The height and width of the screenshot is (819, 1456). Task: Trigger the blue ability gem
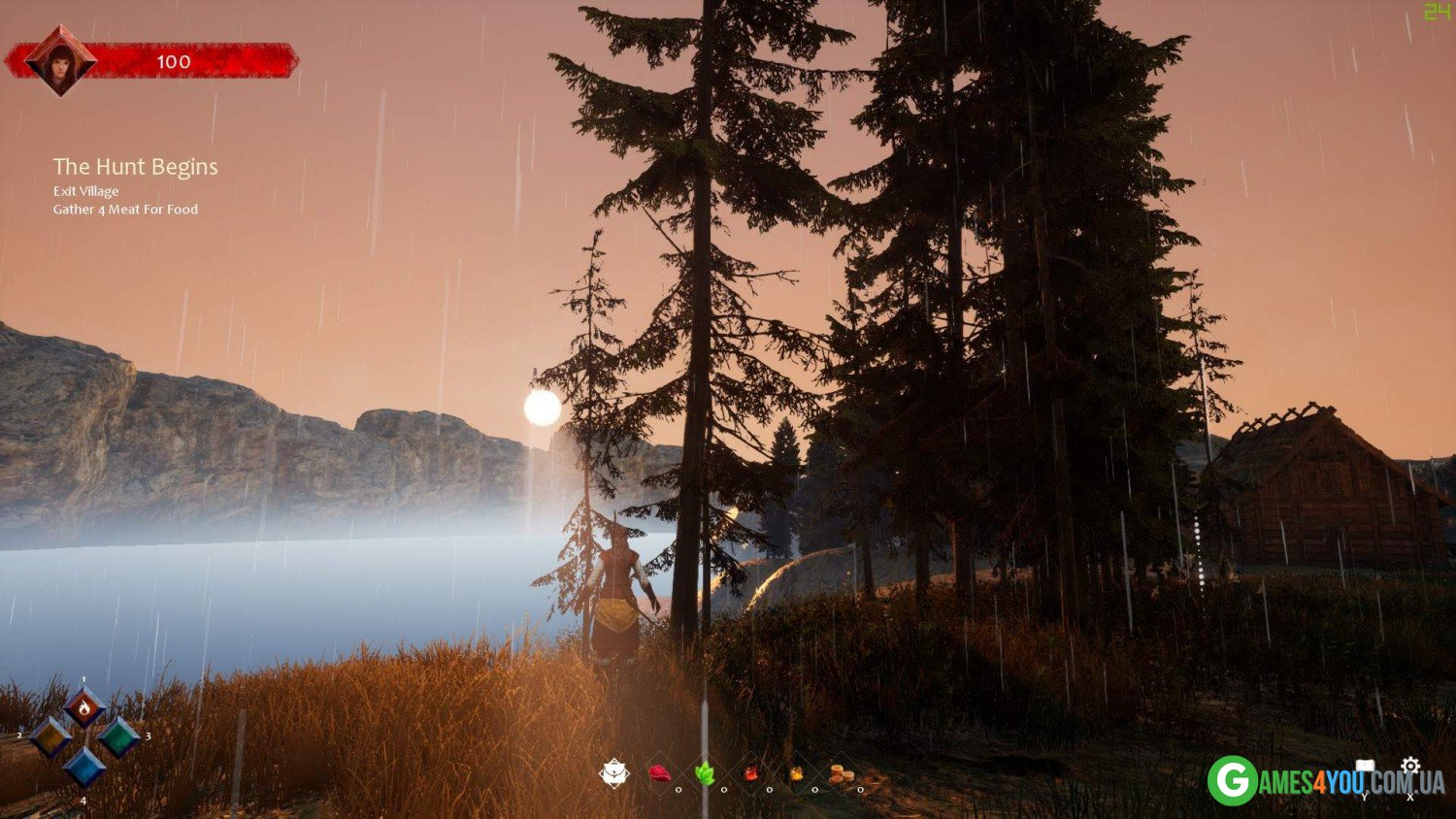pos(84,768)
